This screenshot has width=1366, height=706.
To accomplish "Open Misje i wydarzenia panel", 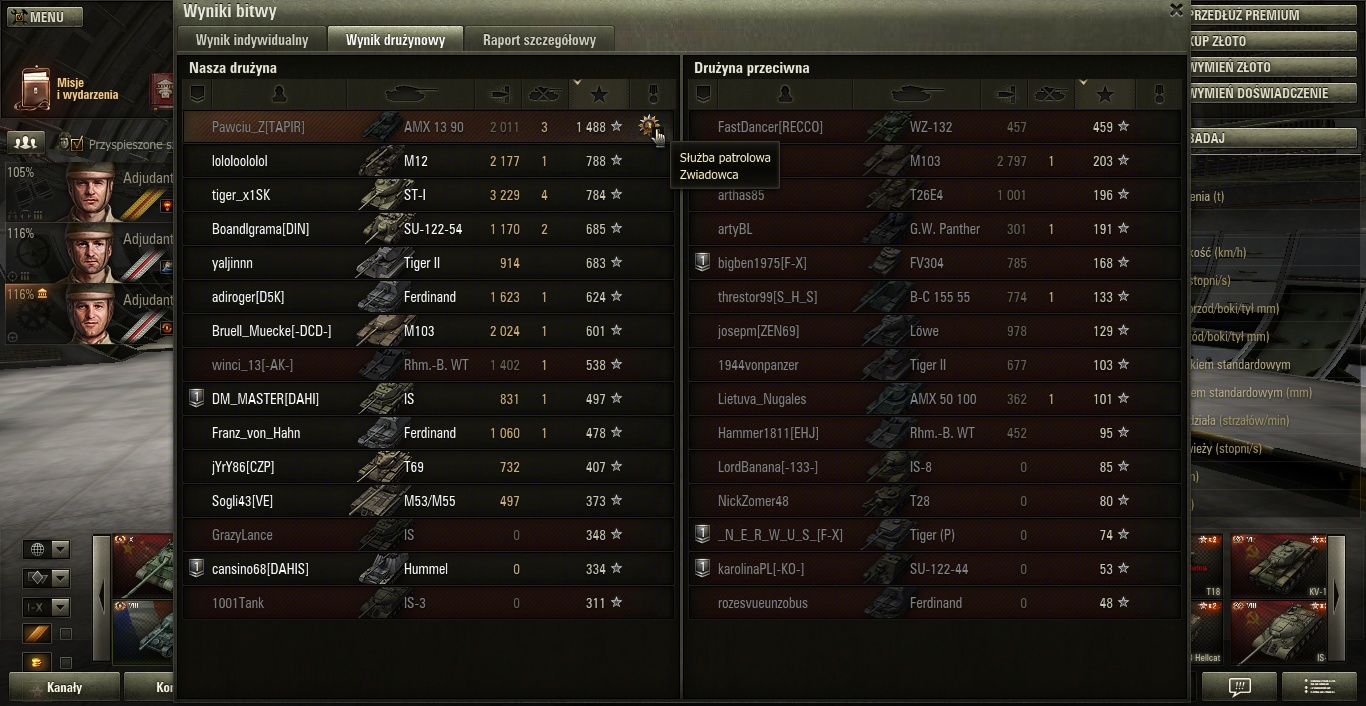I will click(x=70, y=89).
